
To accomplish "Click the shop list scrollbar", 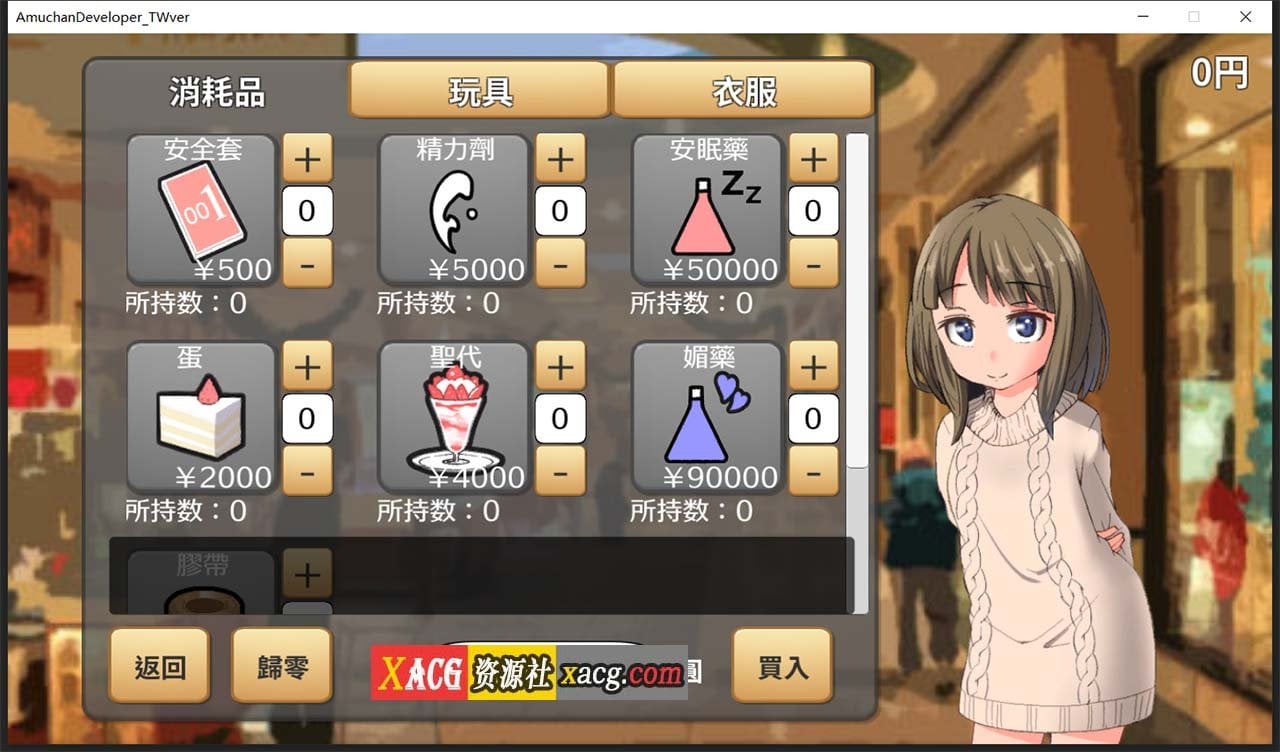I will click(x=856, y=300).
